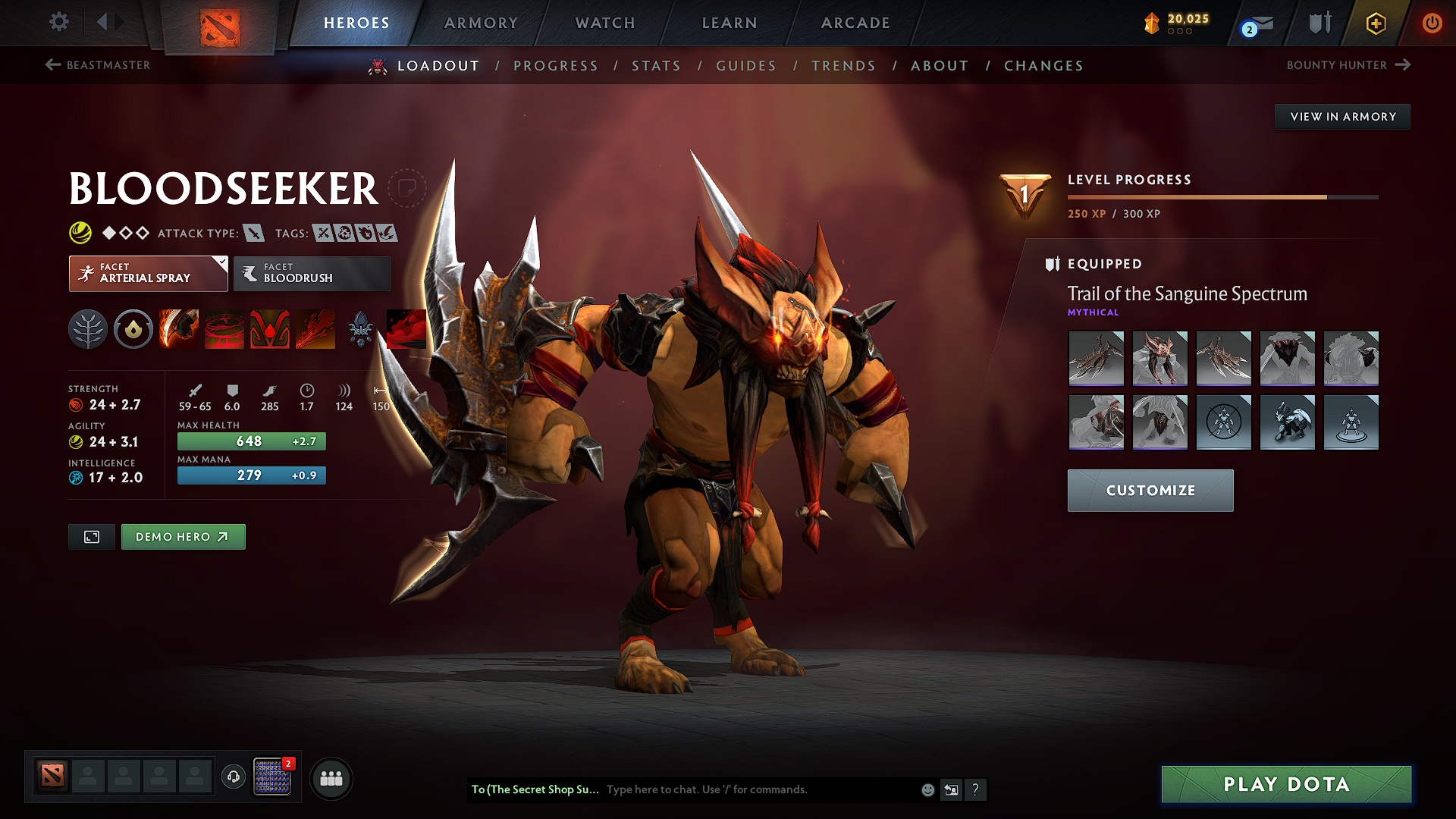
Task: Open the Guides section
Action: click(746, 66)
